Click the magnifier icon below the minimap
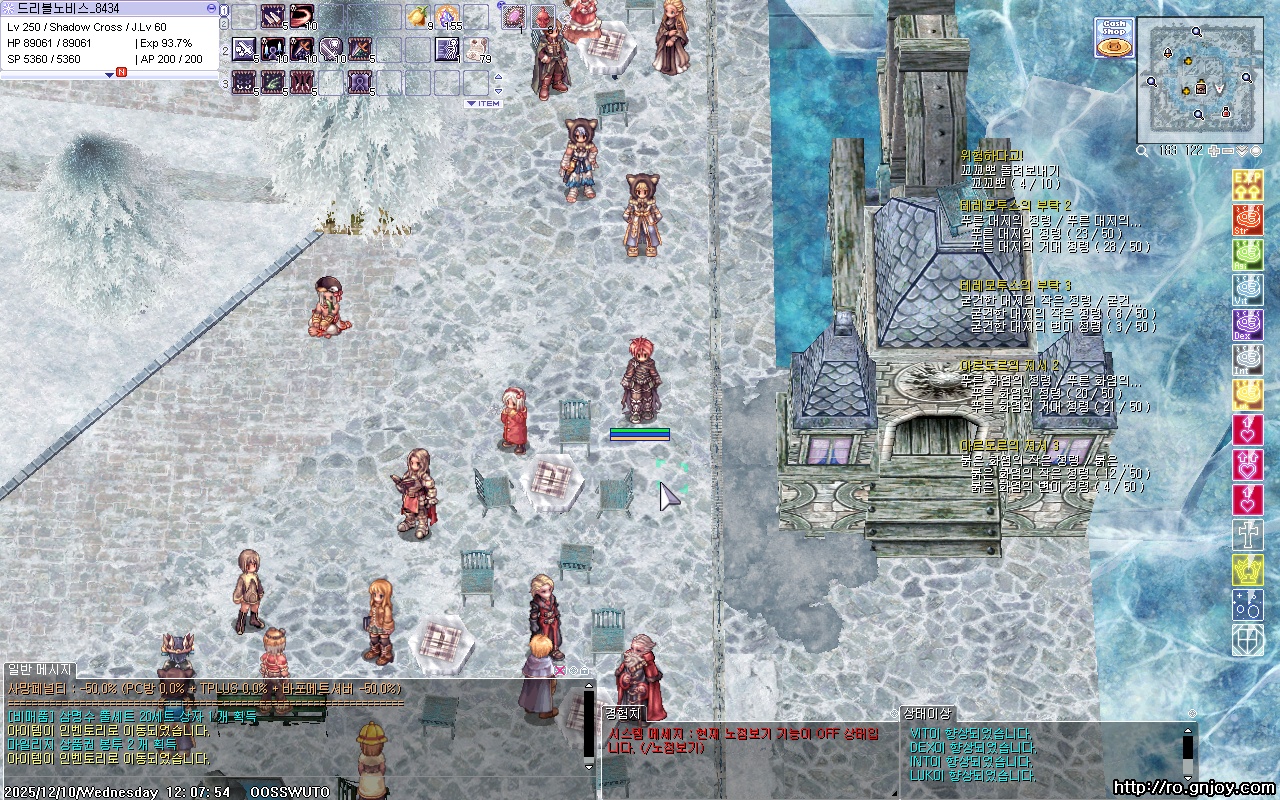 pyautogui.click(x=1143, y=151)
